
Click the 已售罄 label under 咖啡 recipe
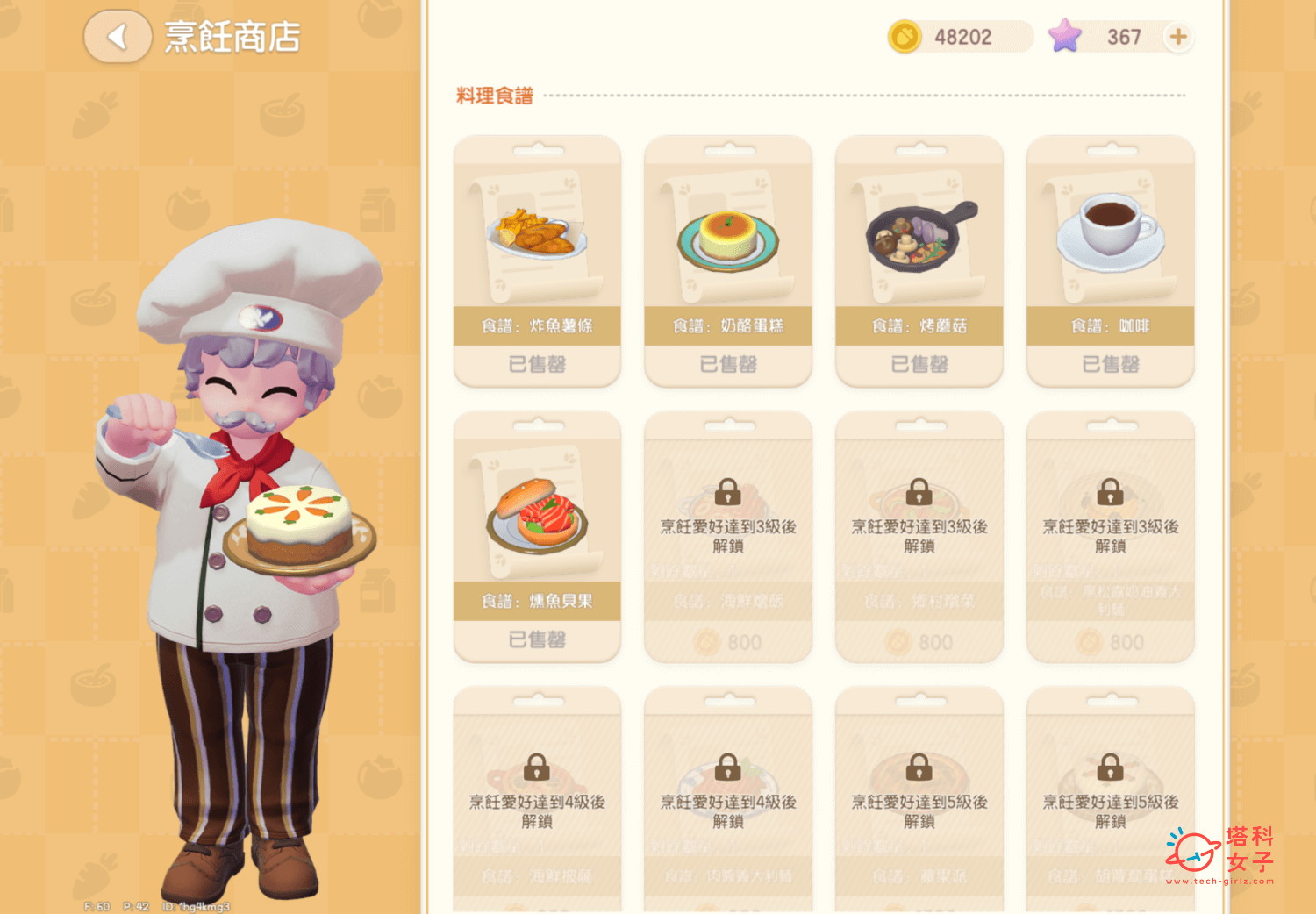point(1110,365)
